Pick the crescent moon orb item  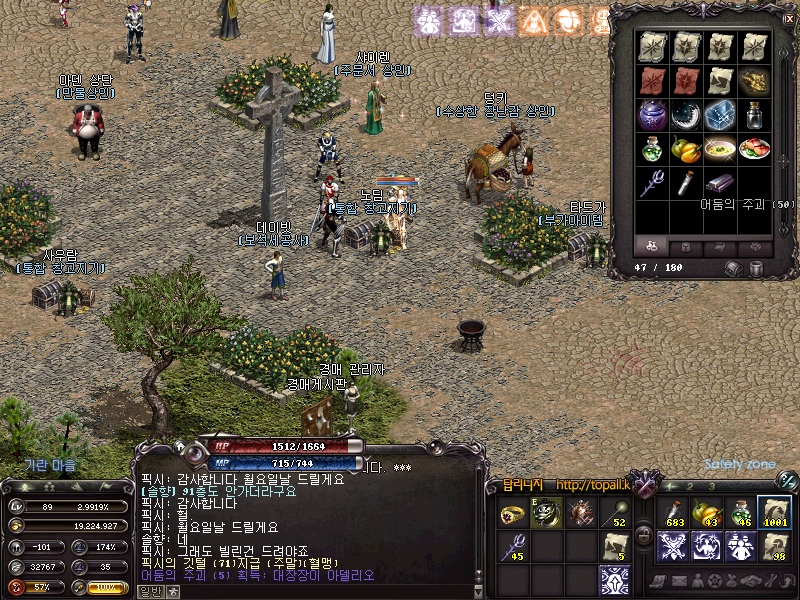click(685, 114)
